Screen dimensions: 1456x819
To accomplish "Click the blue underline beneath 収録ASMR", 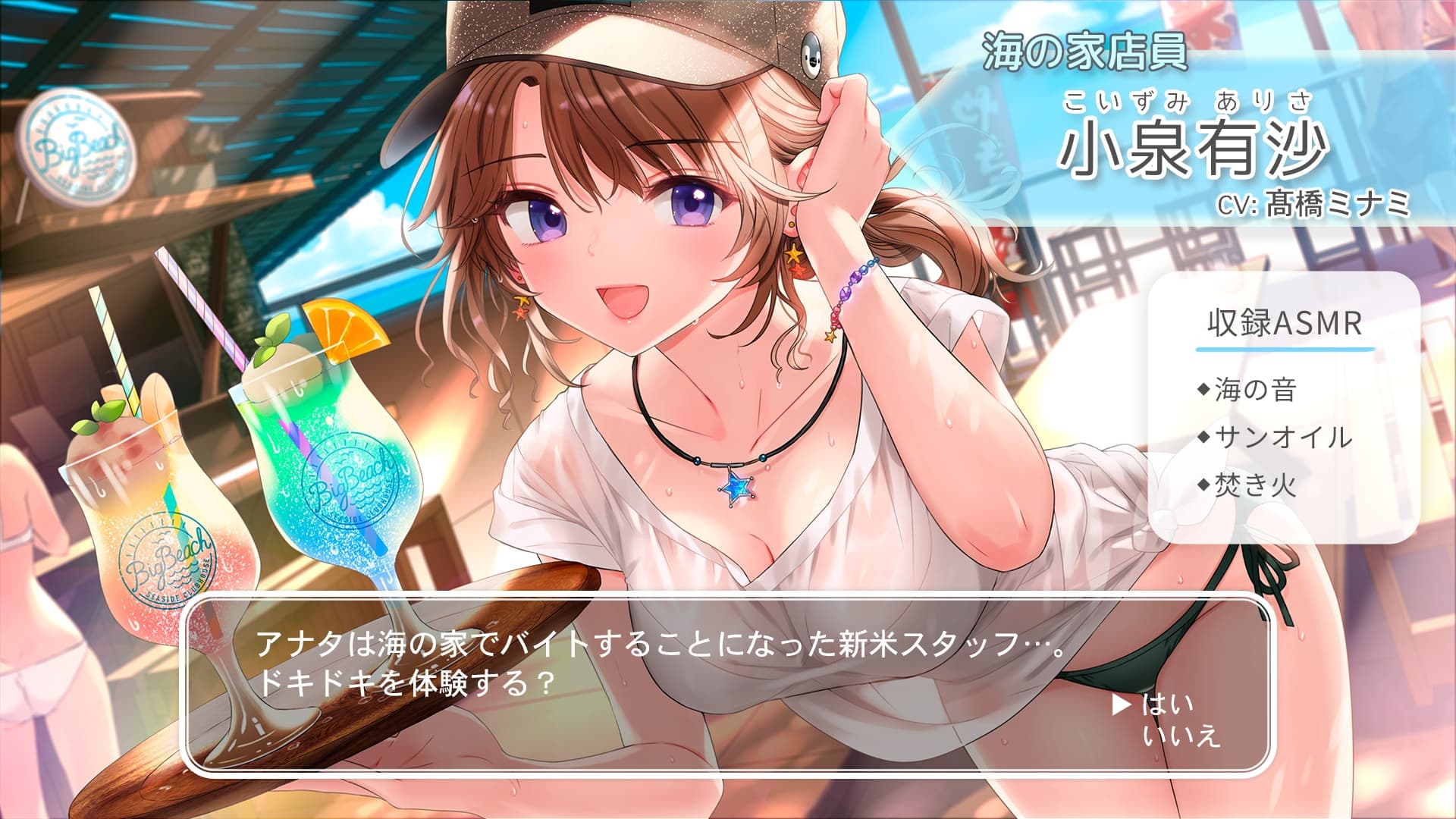I will pyautogui.click(x=1284, y=351).
